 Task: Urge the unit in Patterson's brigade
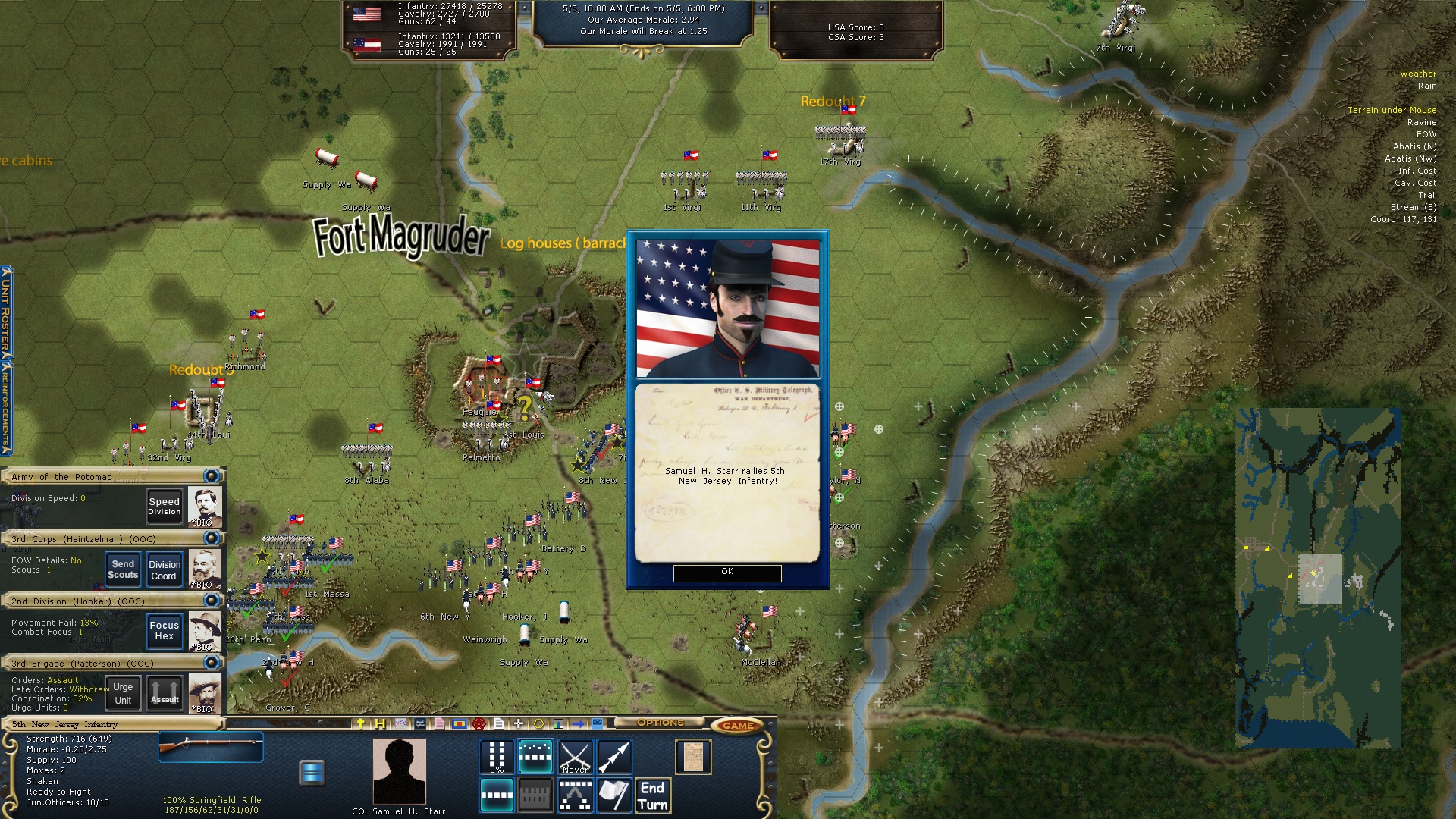tap(123, 693)
